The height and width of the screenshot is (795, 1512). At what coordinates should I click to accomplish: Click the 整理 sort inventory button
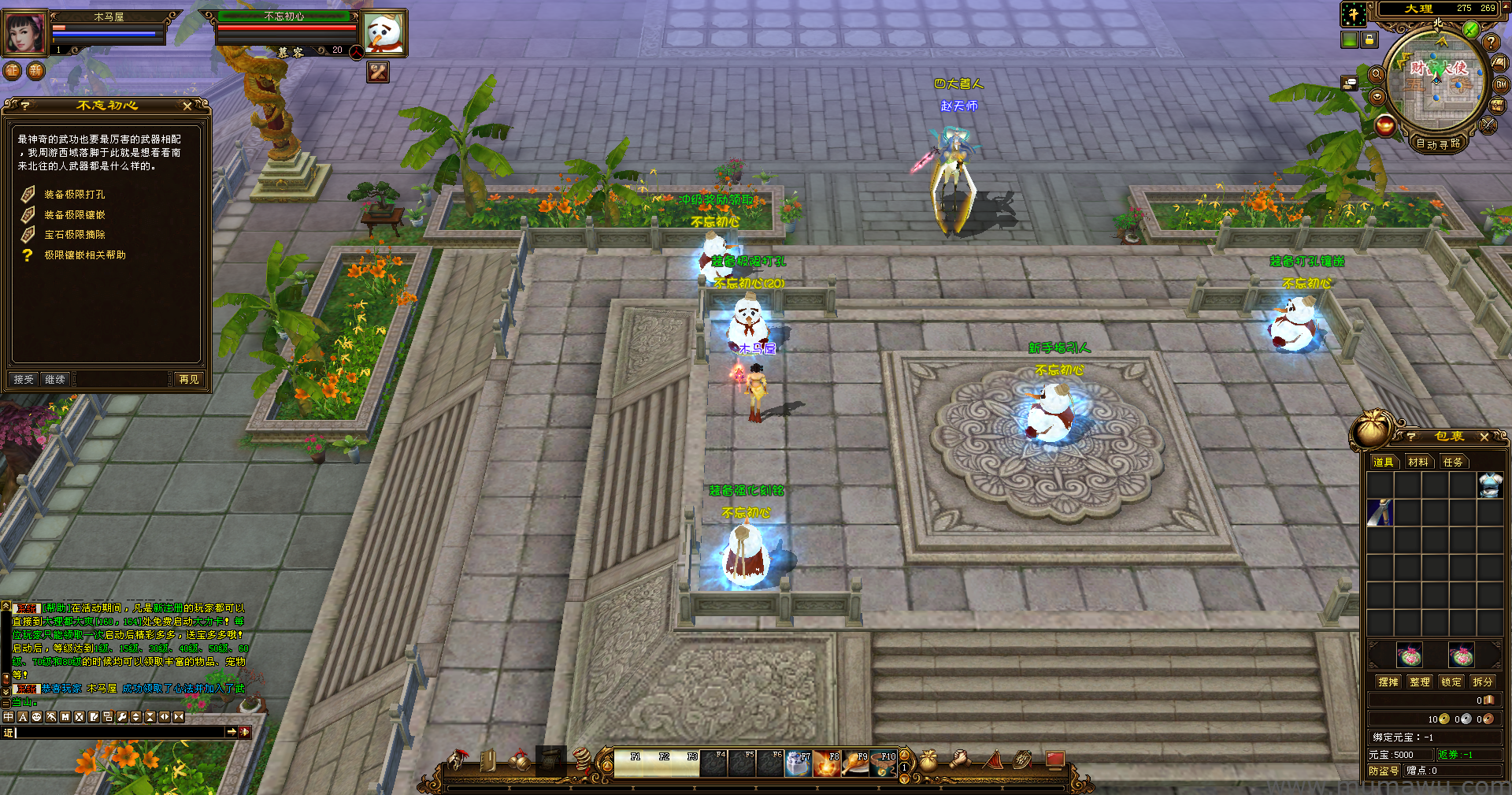coord(1420,682)
